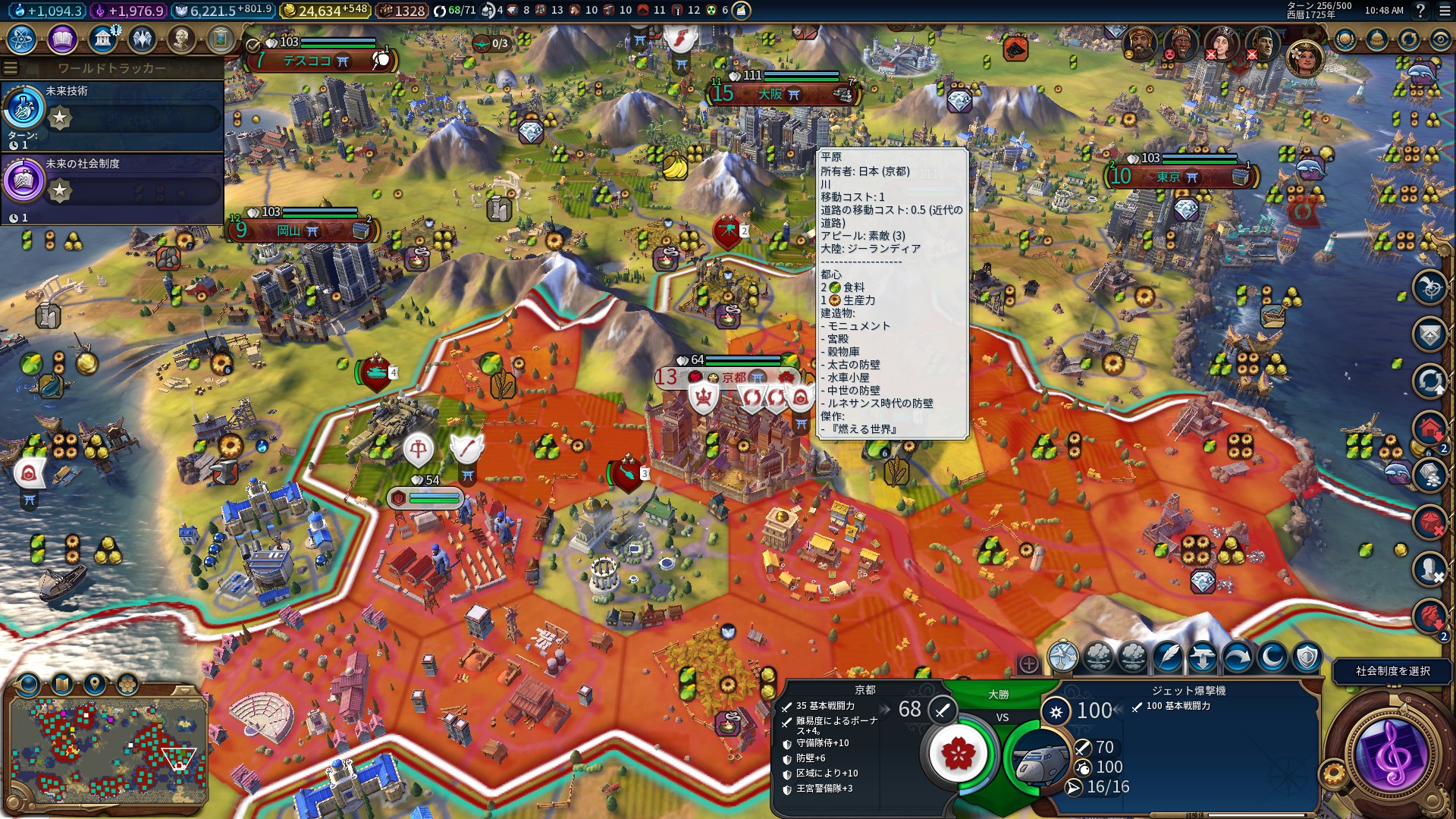Show the great works painting screen

tap(221, 39)
